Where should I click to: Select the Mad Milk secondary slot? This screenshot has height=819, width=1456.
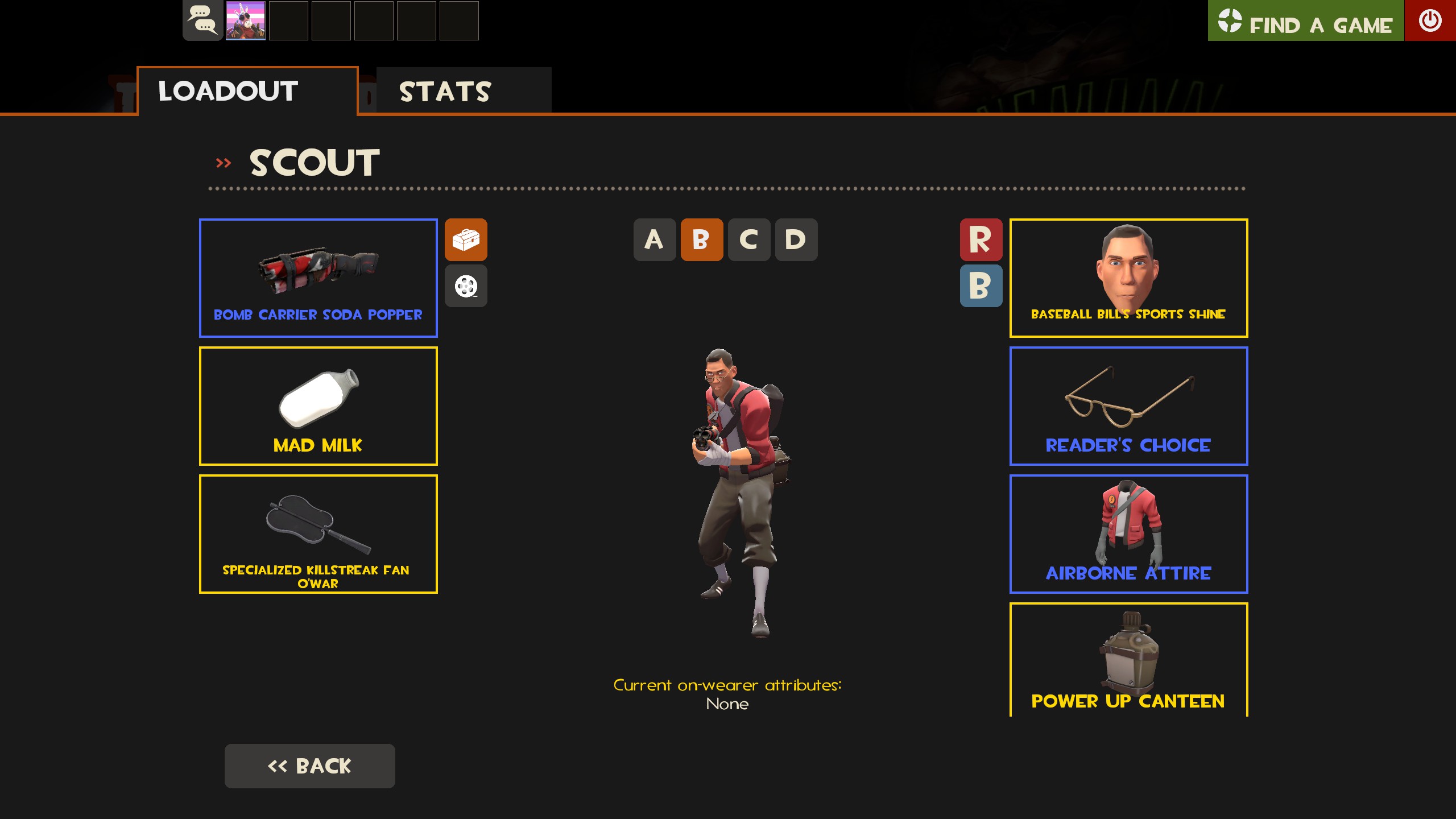point(318,406)
